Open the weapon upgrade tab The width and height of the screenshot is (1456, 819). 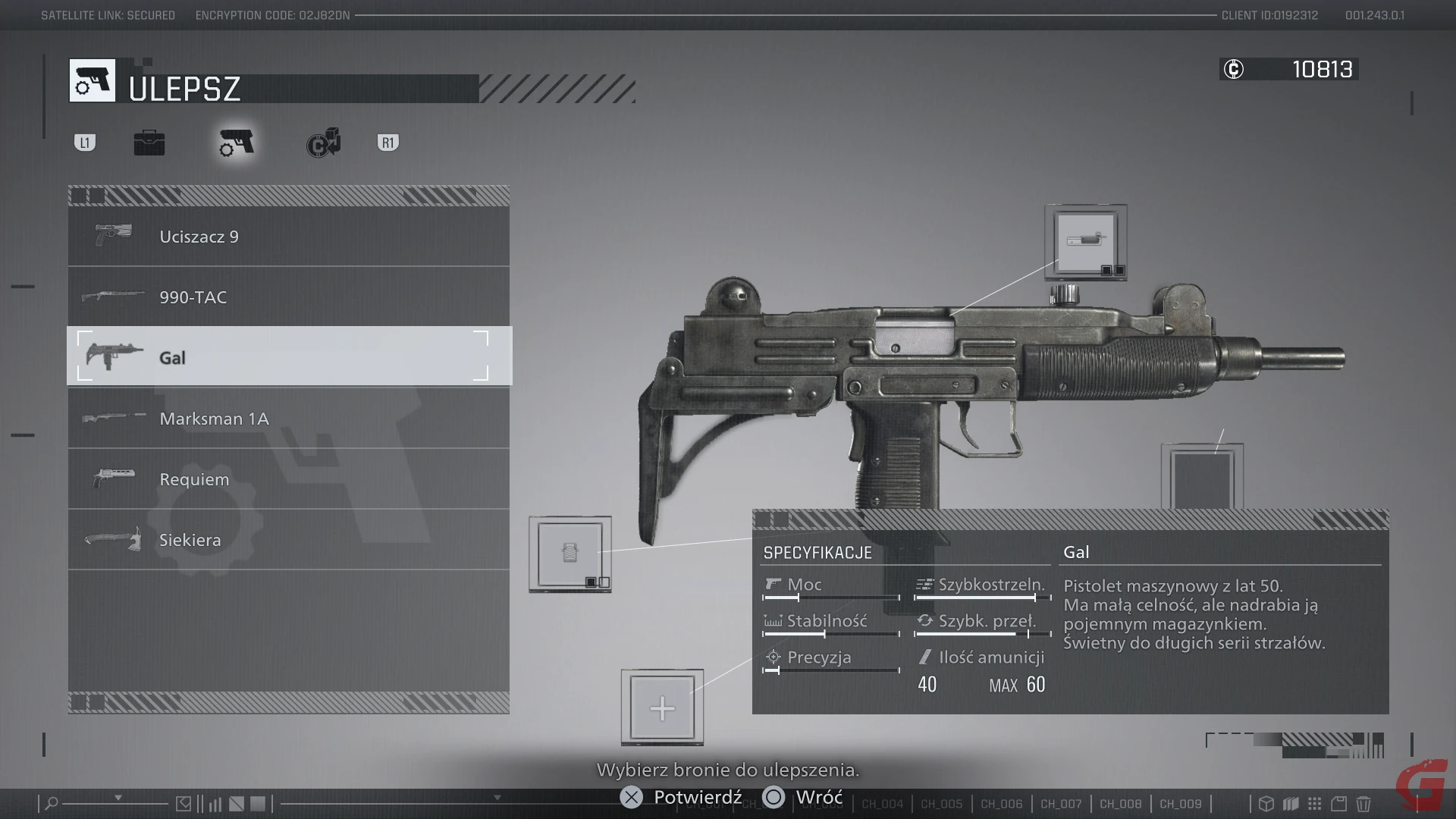(x=237, y=143)
